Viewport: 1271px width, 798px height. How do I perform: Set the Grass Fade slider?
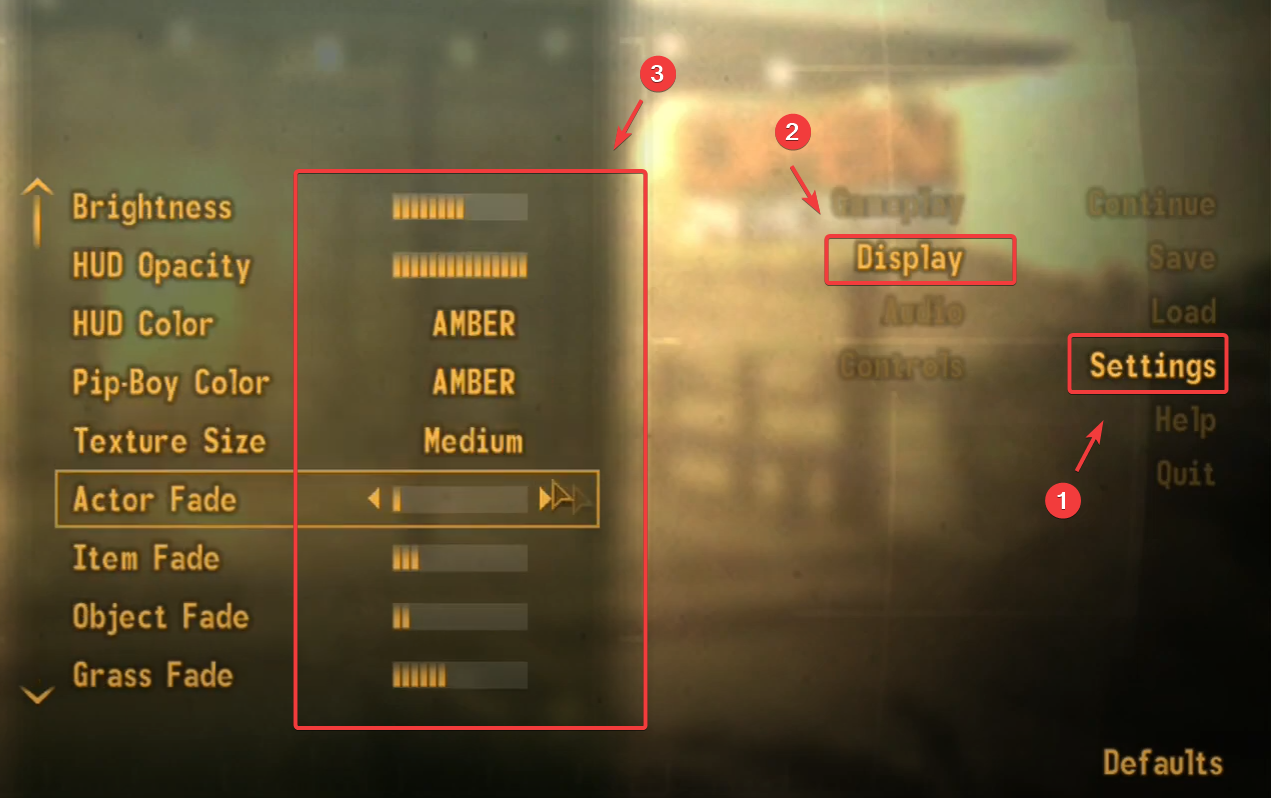click(x=459, y=676)
